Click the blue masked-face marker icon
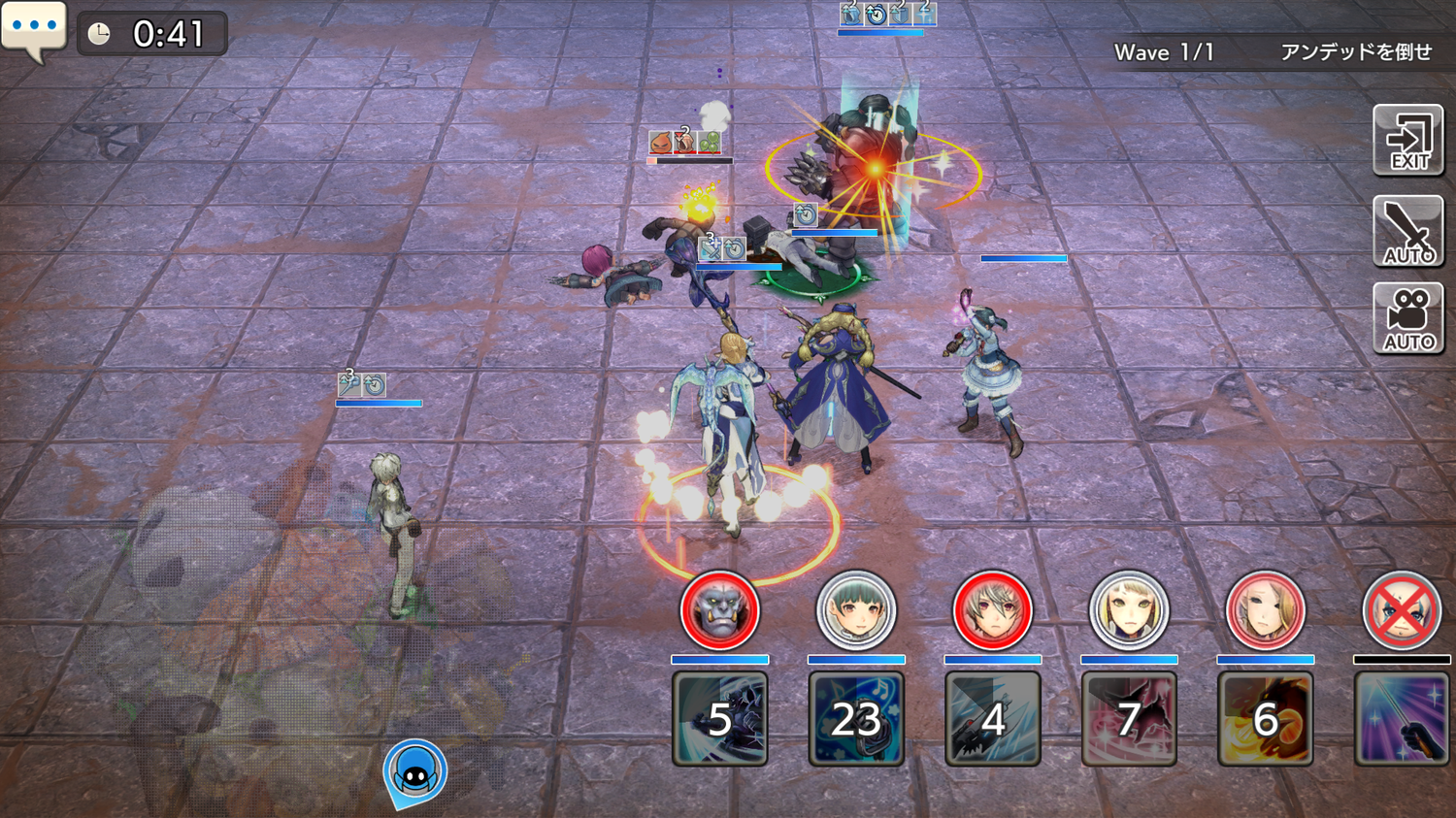Screen dimensions: 1456x818 point(415,772)
